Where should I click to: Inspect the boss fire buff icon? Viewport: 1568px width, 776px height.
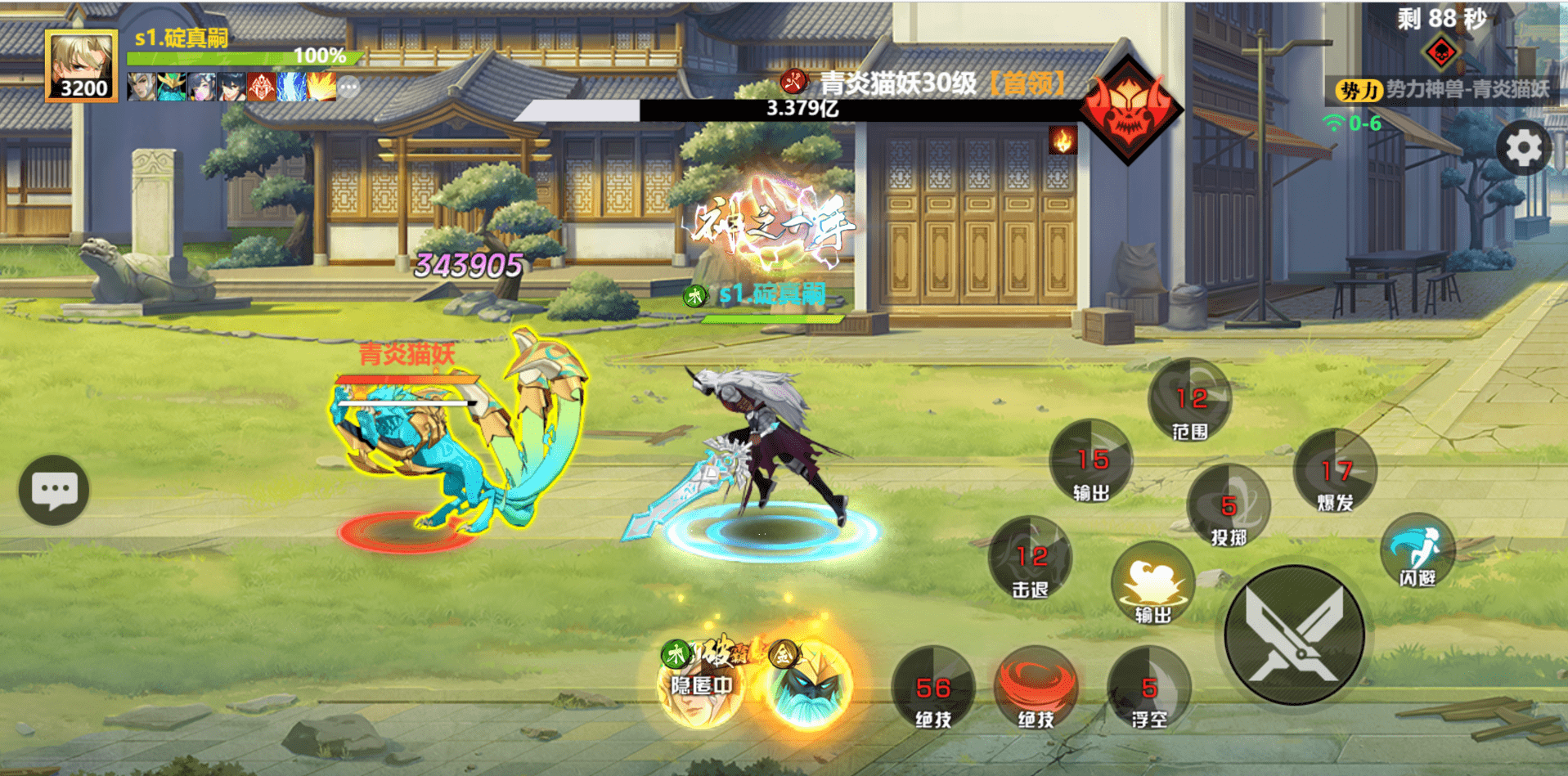1063,141
